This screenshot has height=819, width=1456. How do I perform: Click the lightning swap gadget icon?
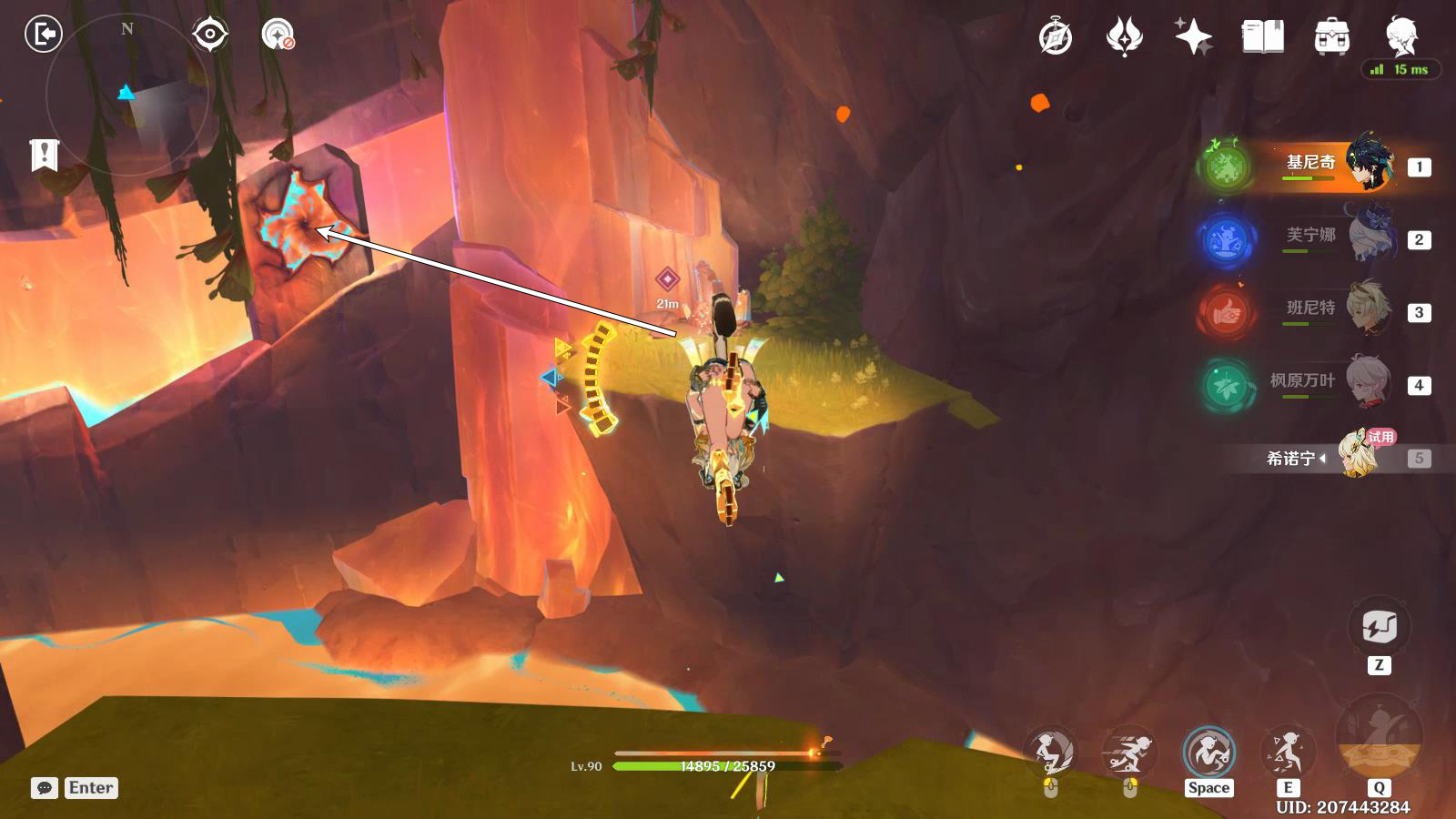coord(1379,628)
